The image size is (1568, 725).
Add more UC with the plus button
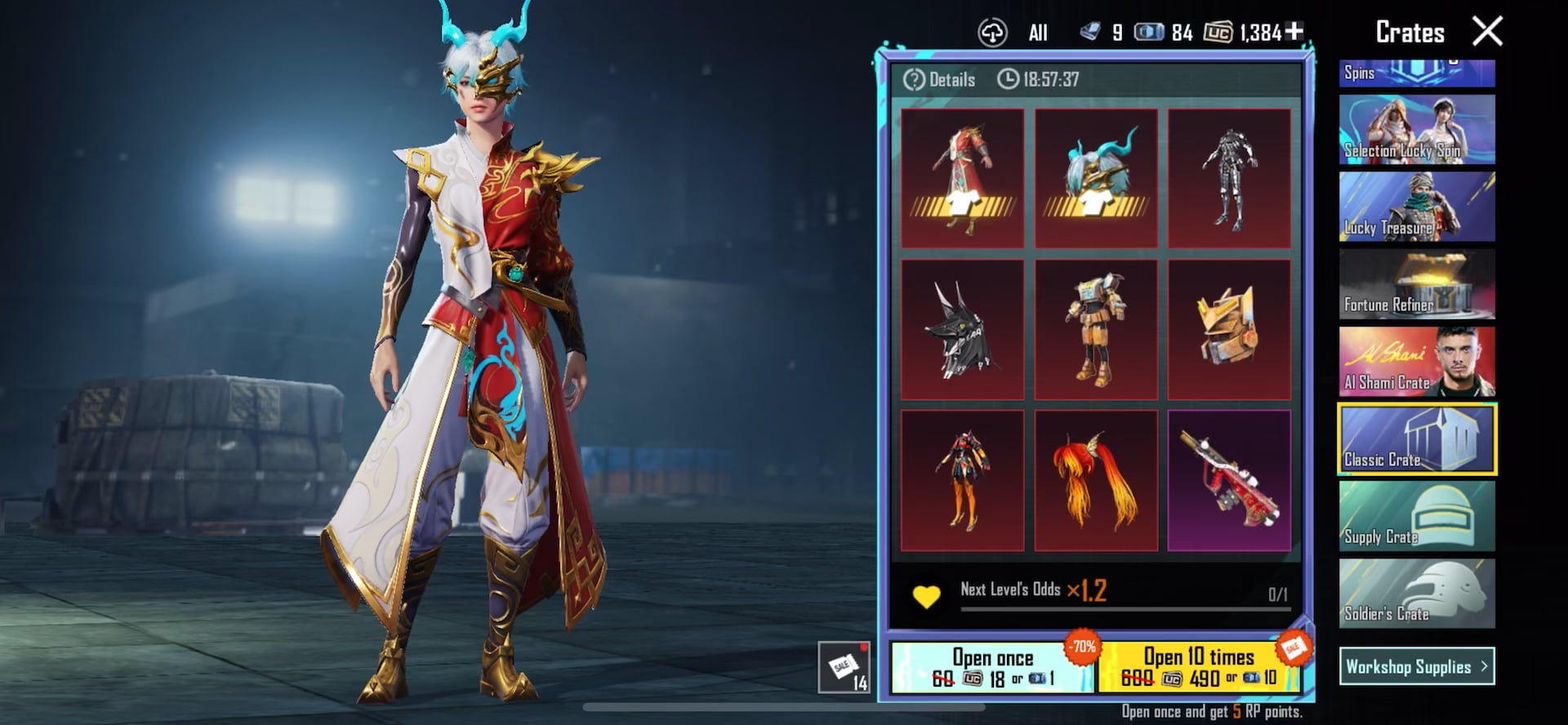point(1294,31)
